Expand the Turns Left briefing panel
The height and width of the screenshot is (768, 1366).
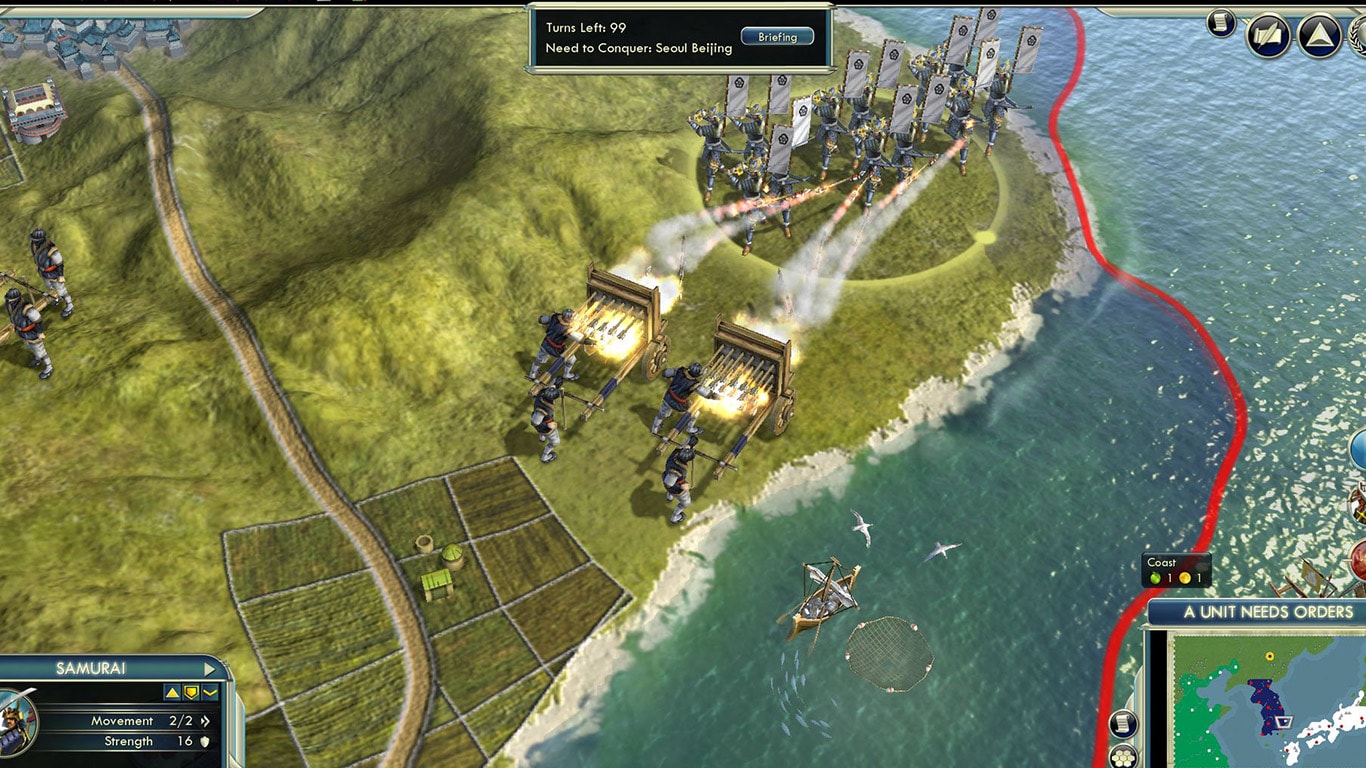[x=778, y=36]
